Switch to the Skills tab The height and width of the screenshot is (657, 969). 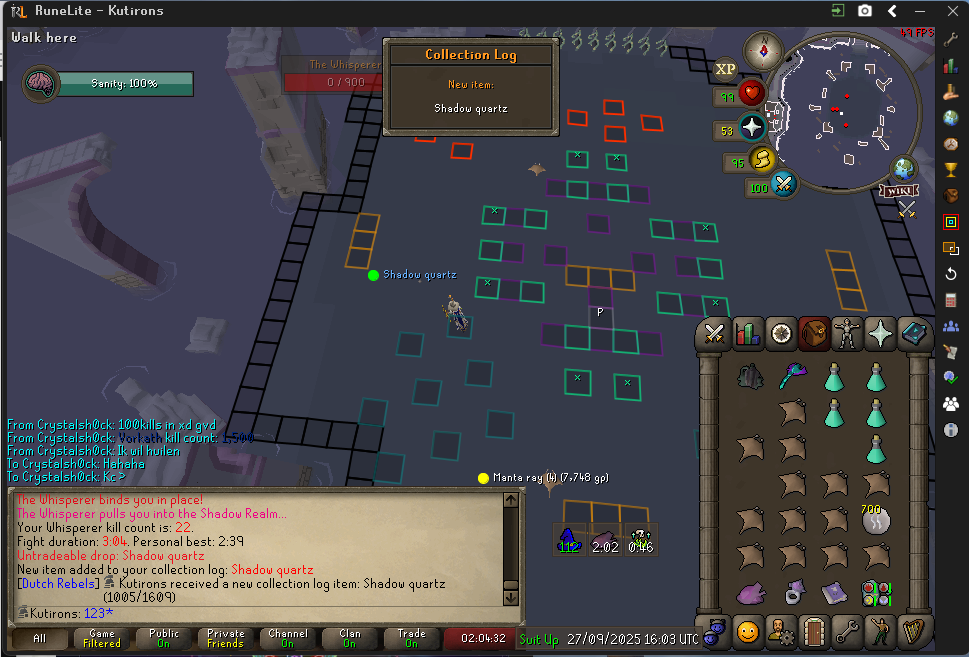click(x=747, y=333)
